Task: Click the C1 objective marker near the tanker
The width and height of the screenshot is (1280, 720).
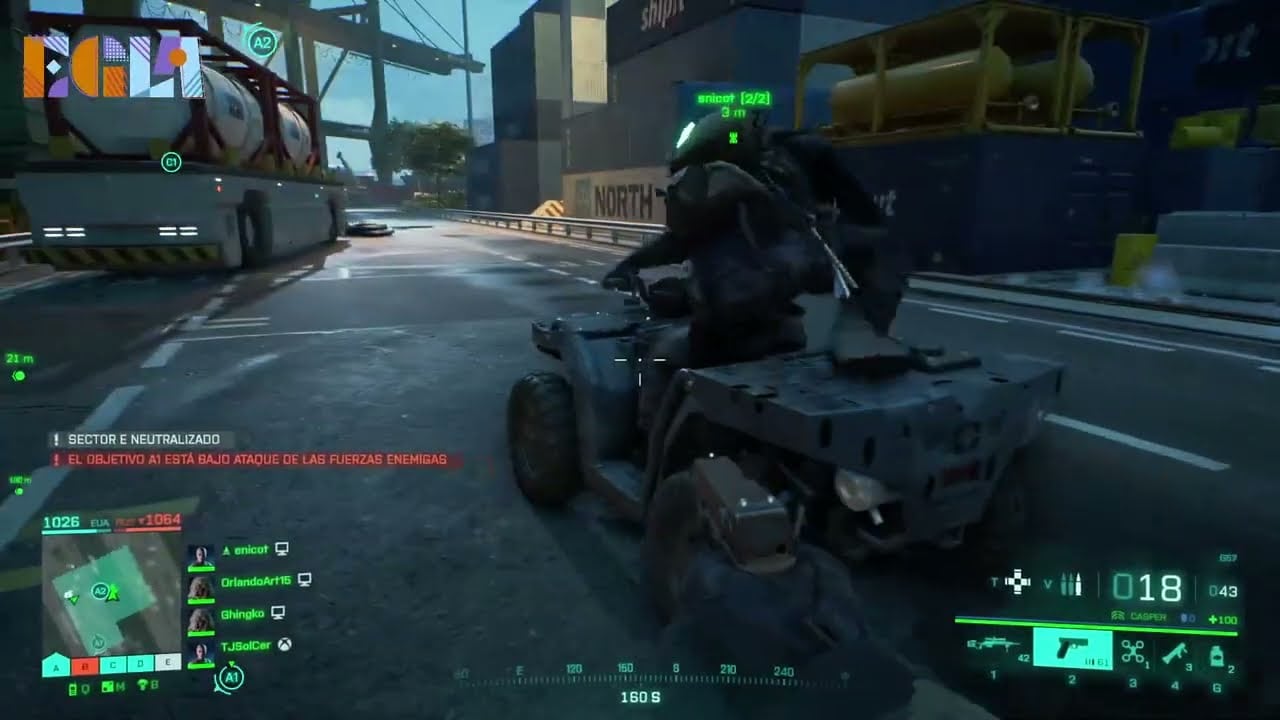Action: [171, 162]
